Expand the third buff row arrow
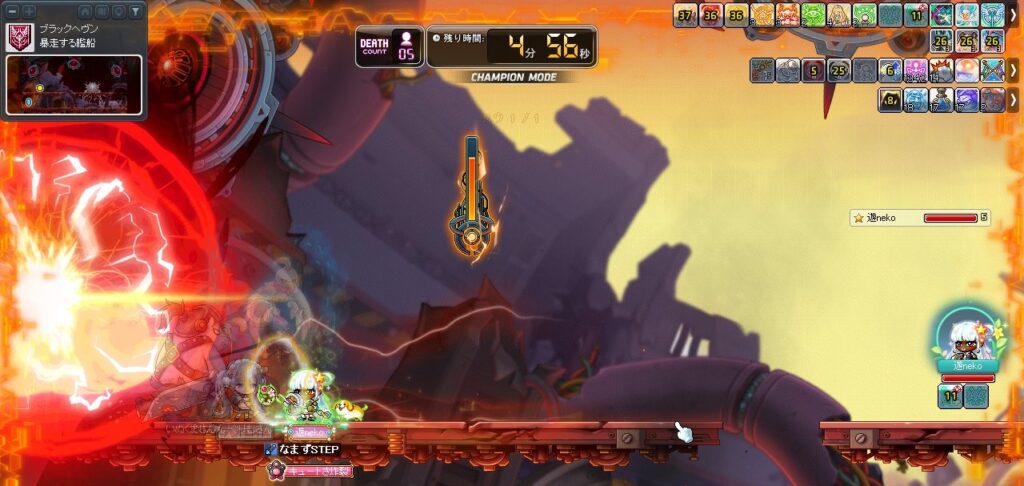This screenshot has width=1024, height=486. point(1012,71)
